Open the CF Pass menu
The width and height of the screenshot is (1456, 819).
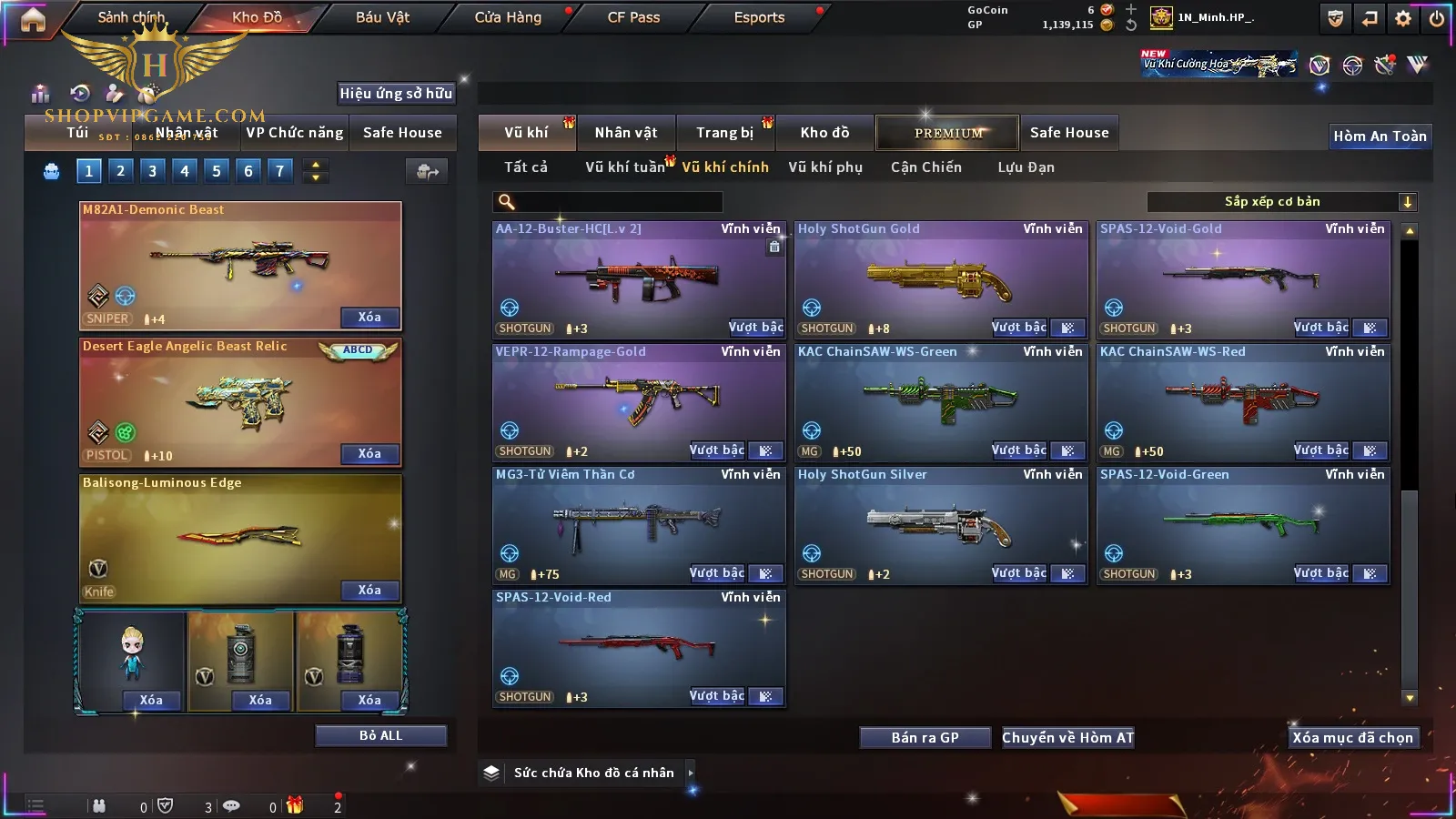pyautogui.click(x=633, y=17)
